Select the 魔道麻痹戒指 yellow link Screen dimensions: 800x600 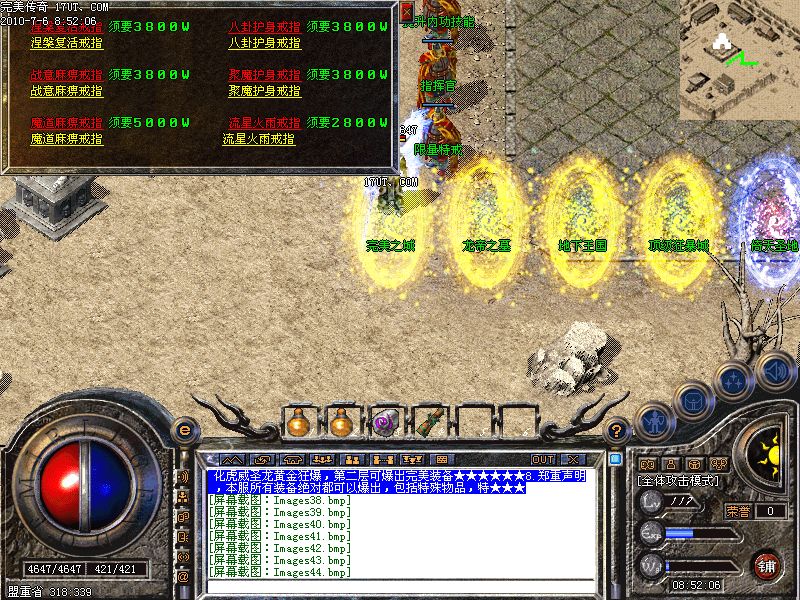[x=66, y=139]
